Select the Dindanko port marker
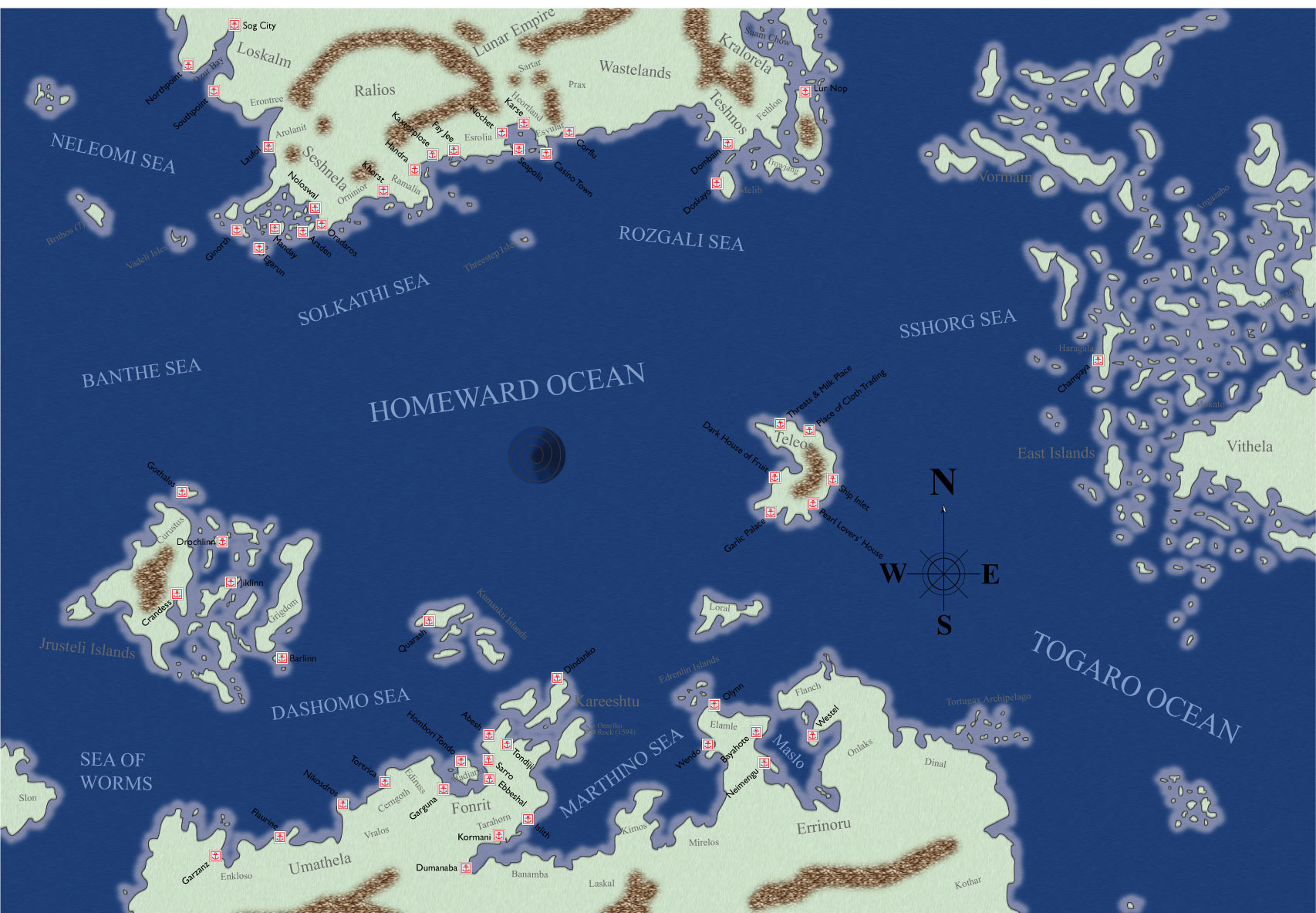 (557, 678)
